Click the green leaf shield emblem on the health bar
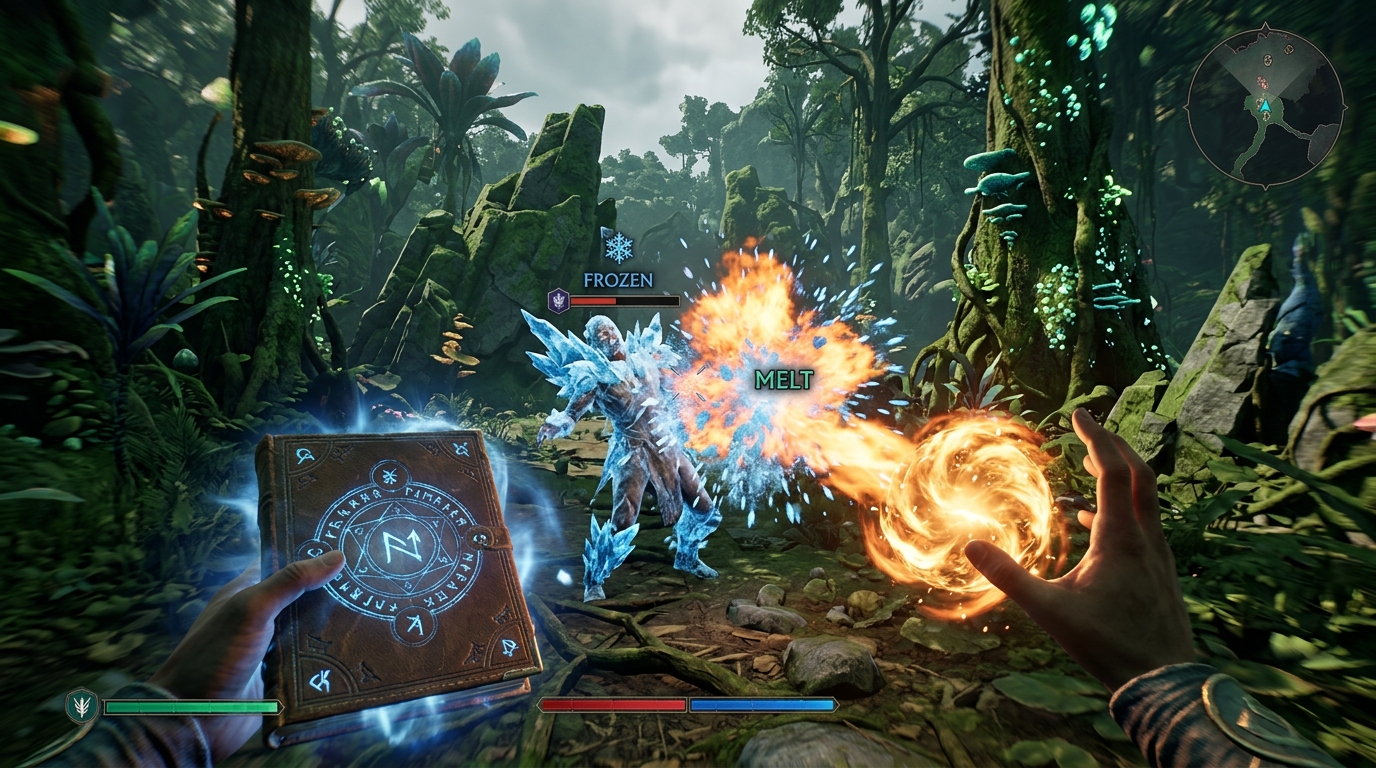 coord(80,703)
